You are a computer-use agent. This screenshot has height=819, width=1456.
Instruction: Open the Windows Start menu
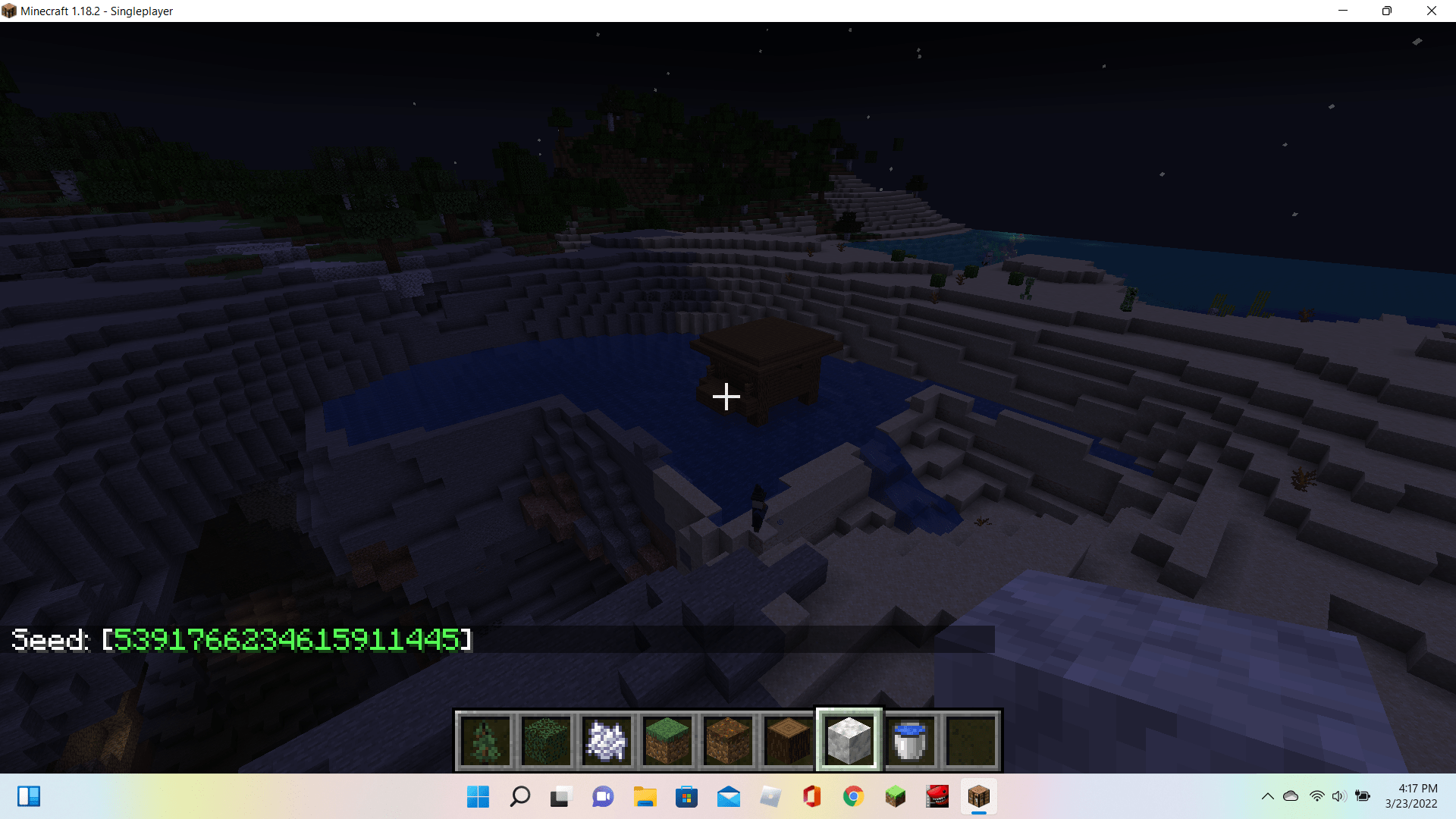tap(478, 797)
